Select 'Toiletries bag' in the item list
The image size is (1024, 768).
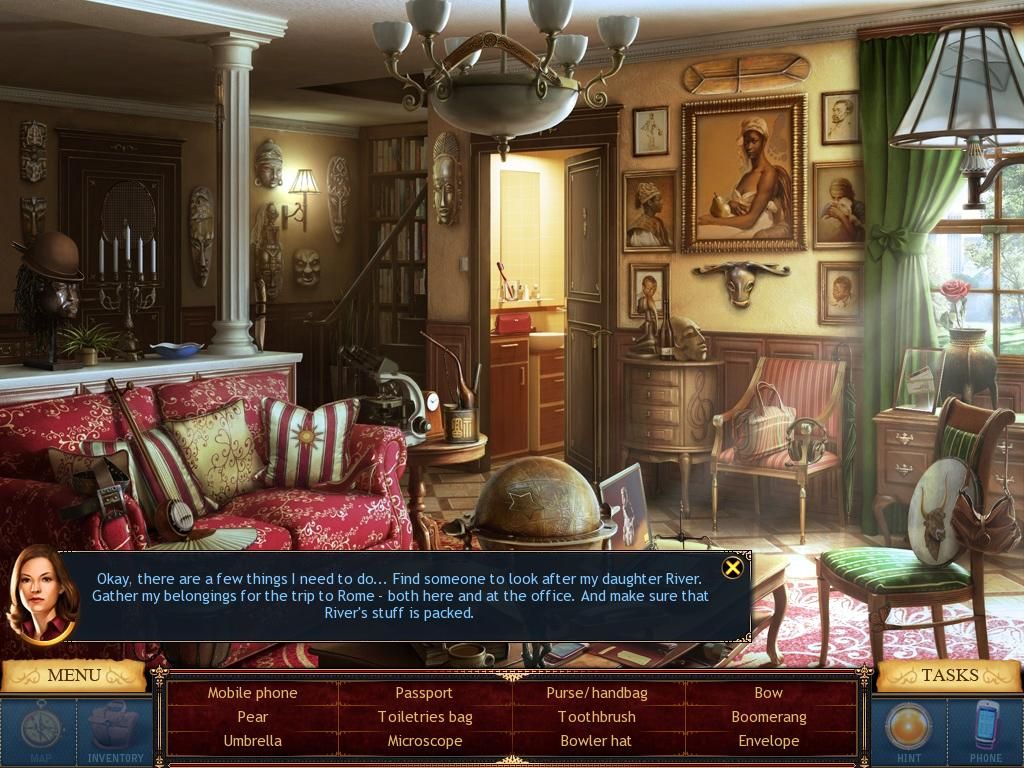424,716
